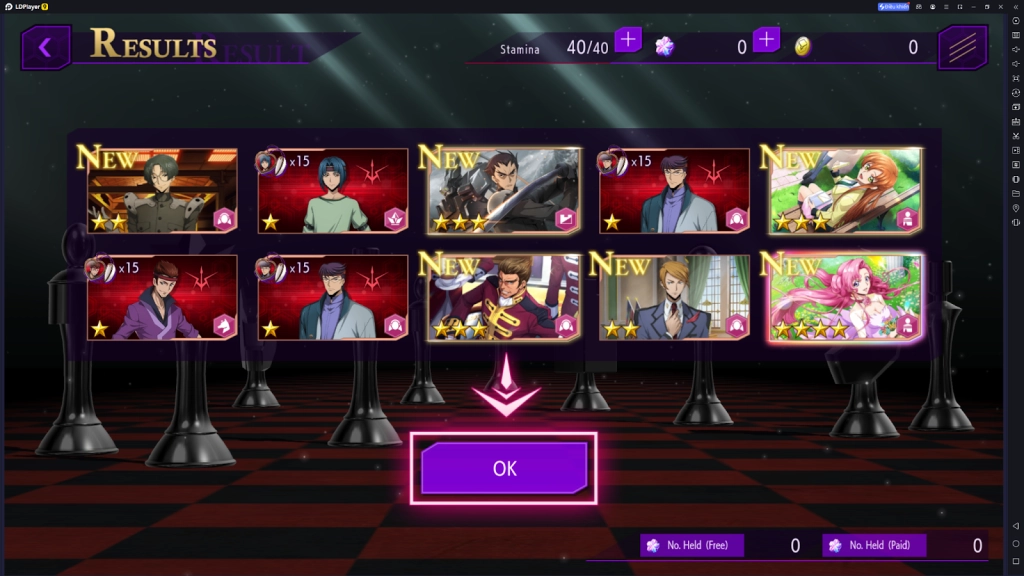Image resolution: width=1024 pixels, height=576 pixels.
Task: Add stamina with the plus button
Action: pyautogui.click(x=628, y=40)
